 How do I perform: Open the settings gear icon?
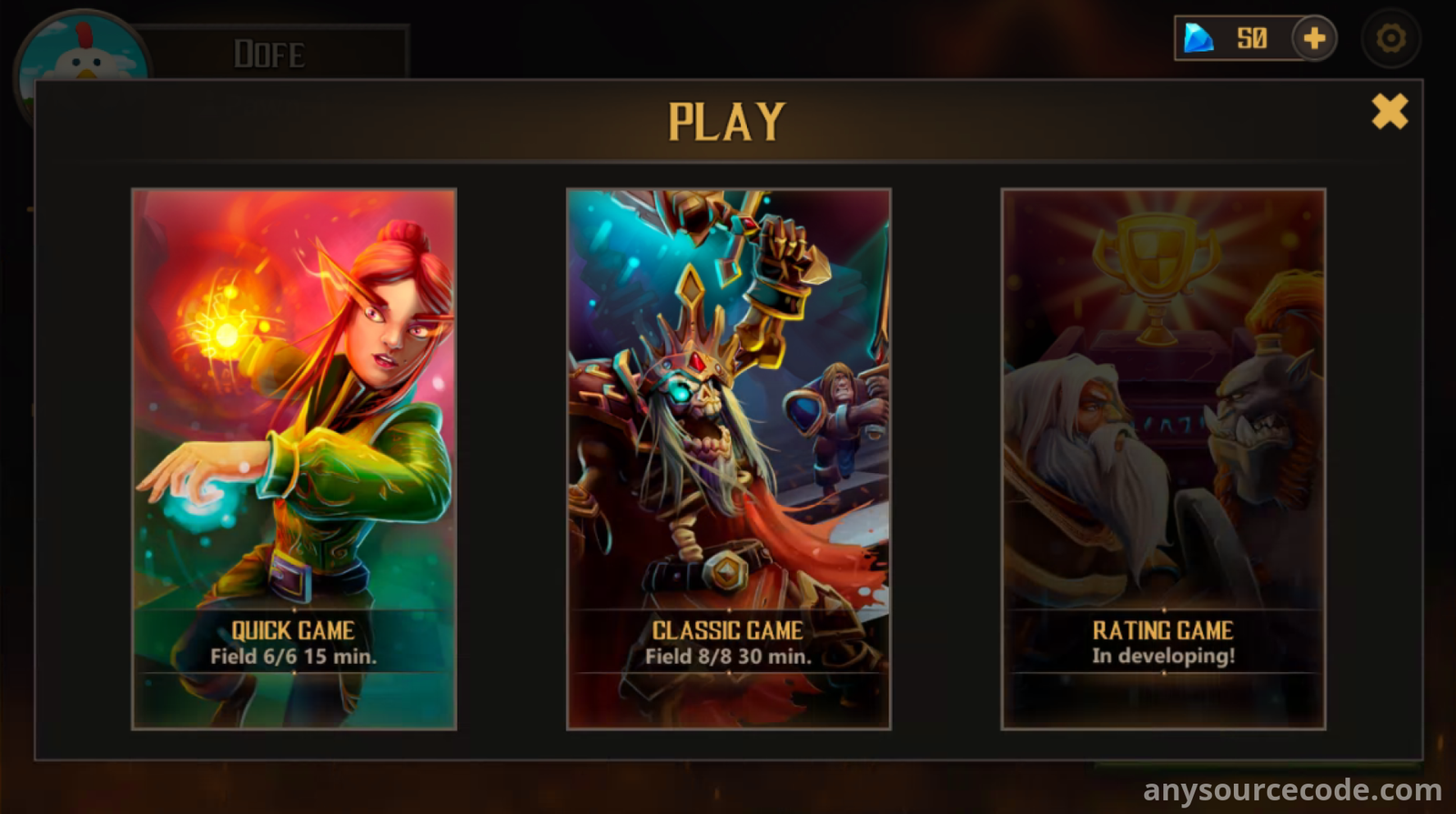coord(1390,39)
